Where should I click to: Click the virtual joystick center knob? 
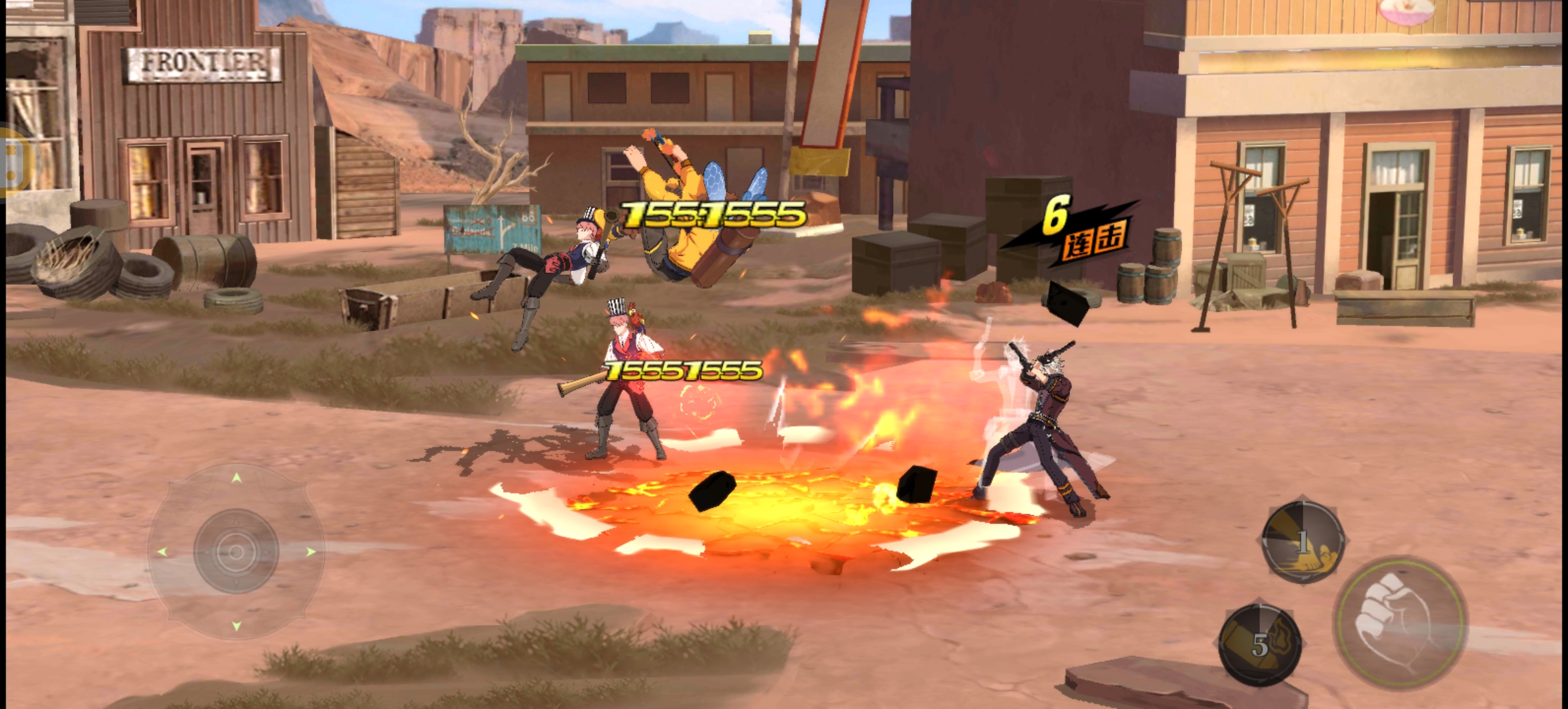[x=236, y=551]
